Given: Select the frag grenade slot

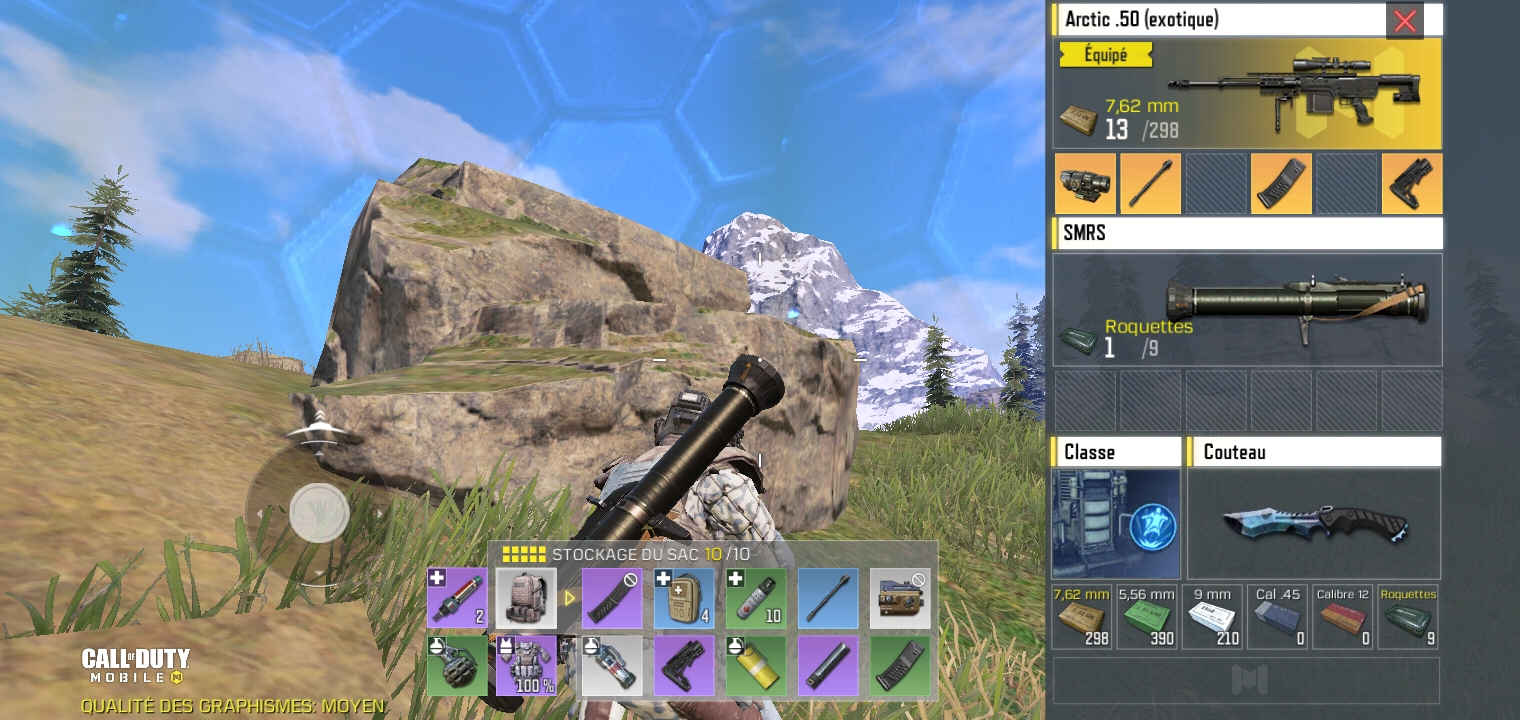Looking at the screenshot, I should coord(457,666).
